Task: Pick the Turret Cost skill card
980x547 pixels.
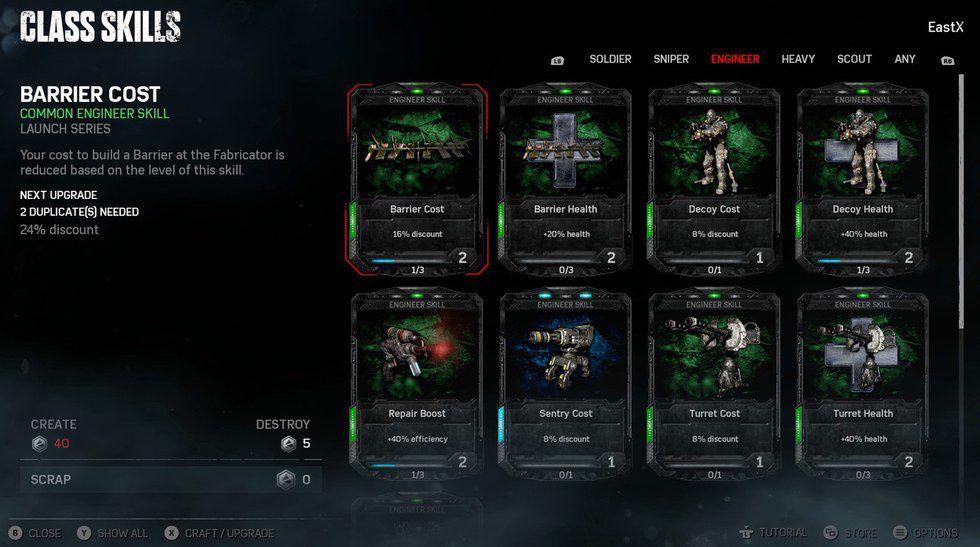Action: [x=714, y=385]
